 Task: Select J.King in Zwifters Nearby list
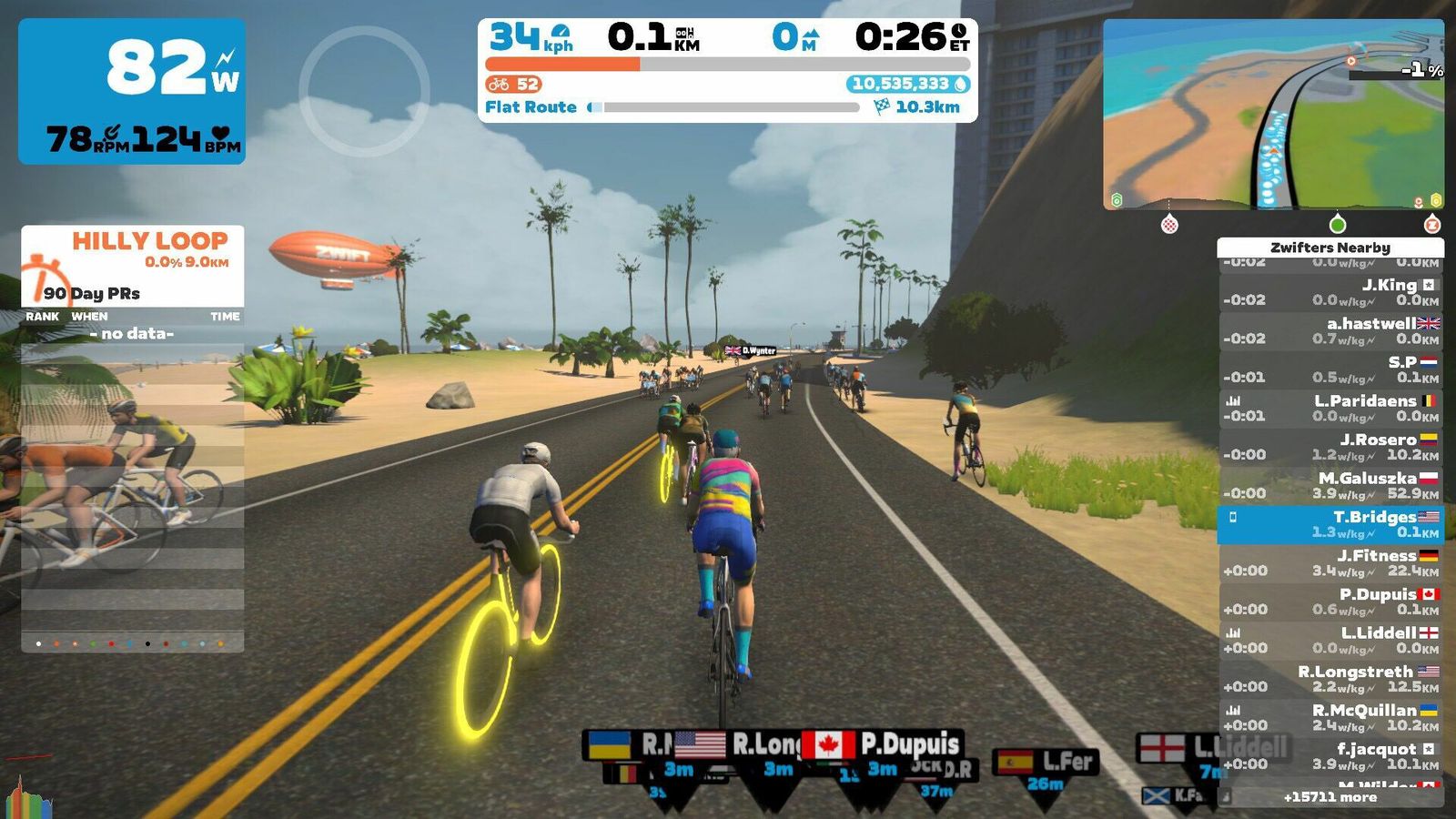click(x=1330, y=292)
